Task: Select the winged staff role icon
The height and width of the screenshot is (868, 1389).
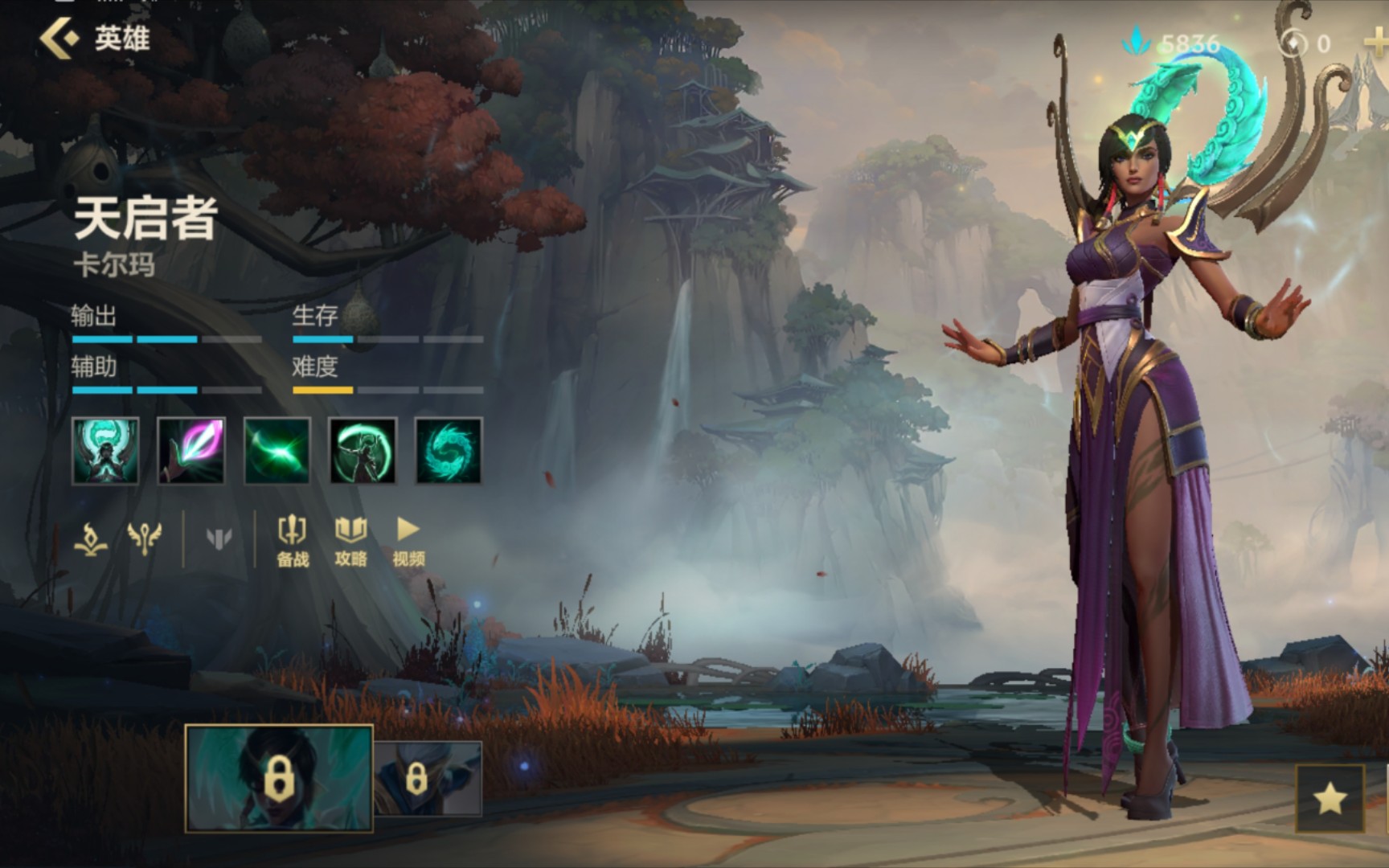Action: [x=145, y=538]
